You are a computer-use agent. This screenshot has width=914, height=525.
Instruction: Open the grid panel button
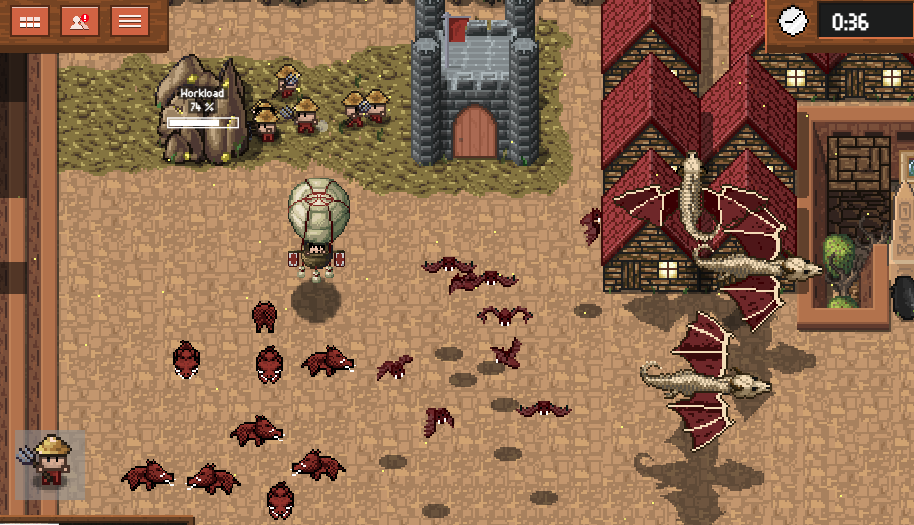coord(30,21)
